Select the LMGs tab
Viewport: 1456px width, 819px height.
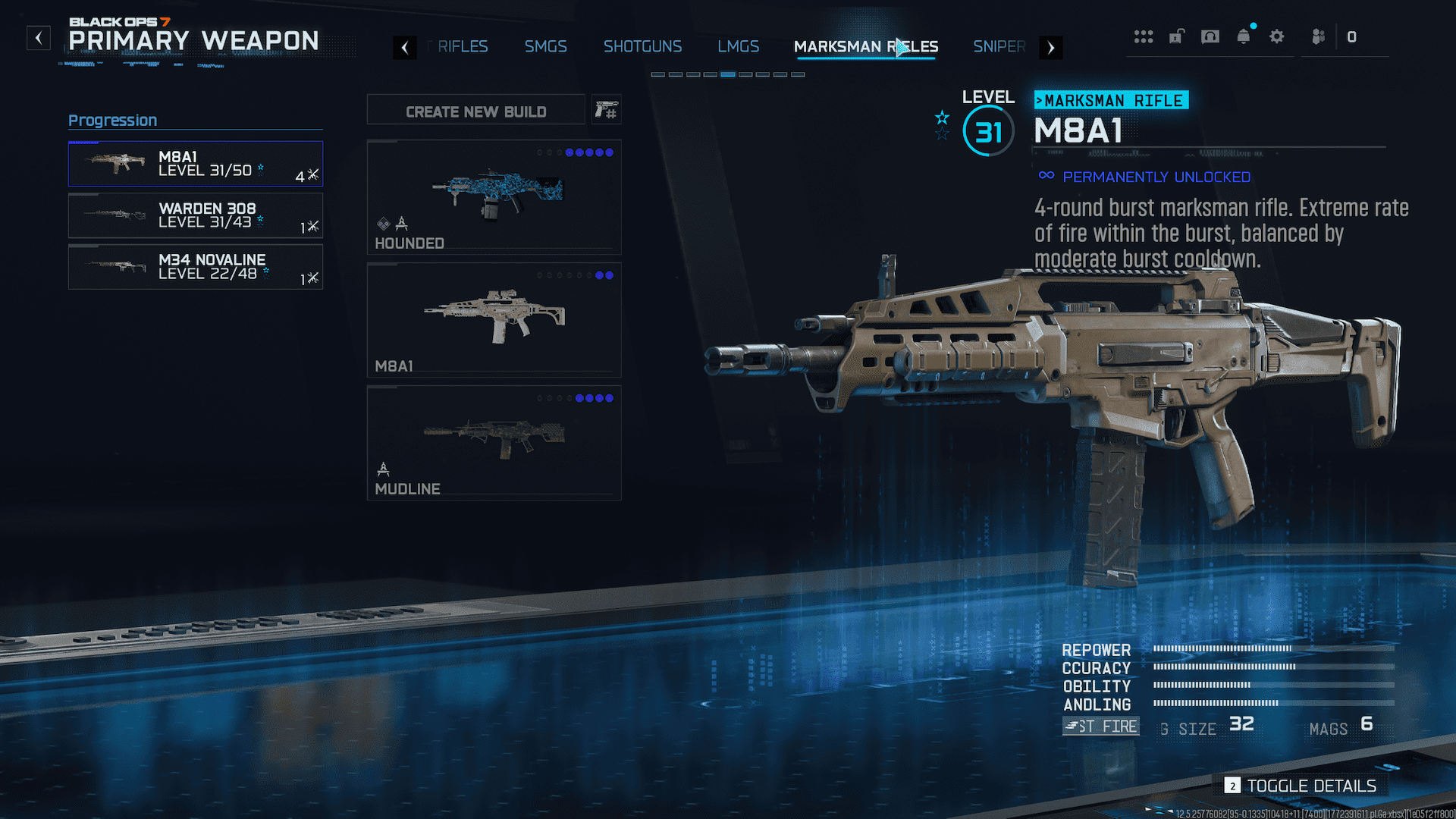click(x=738, y=47)
